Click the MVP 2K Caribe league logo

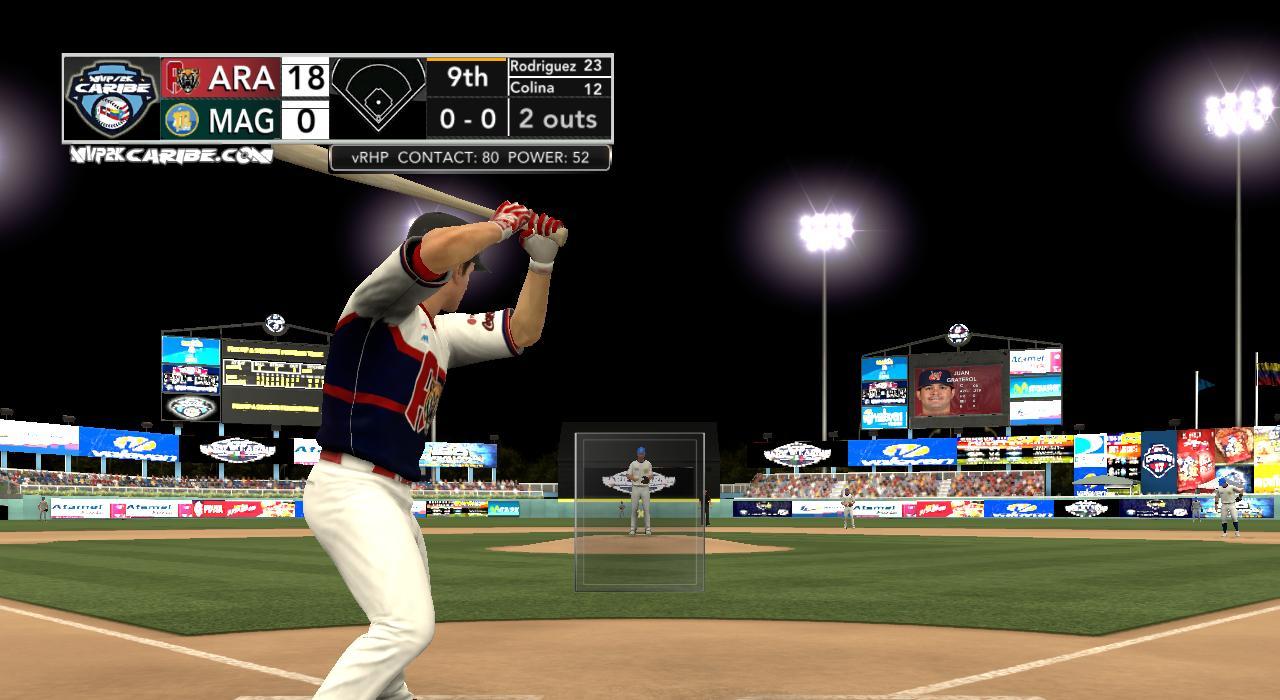tap(112, 98)
